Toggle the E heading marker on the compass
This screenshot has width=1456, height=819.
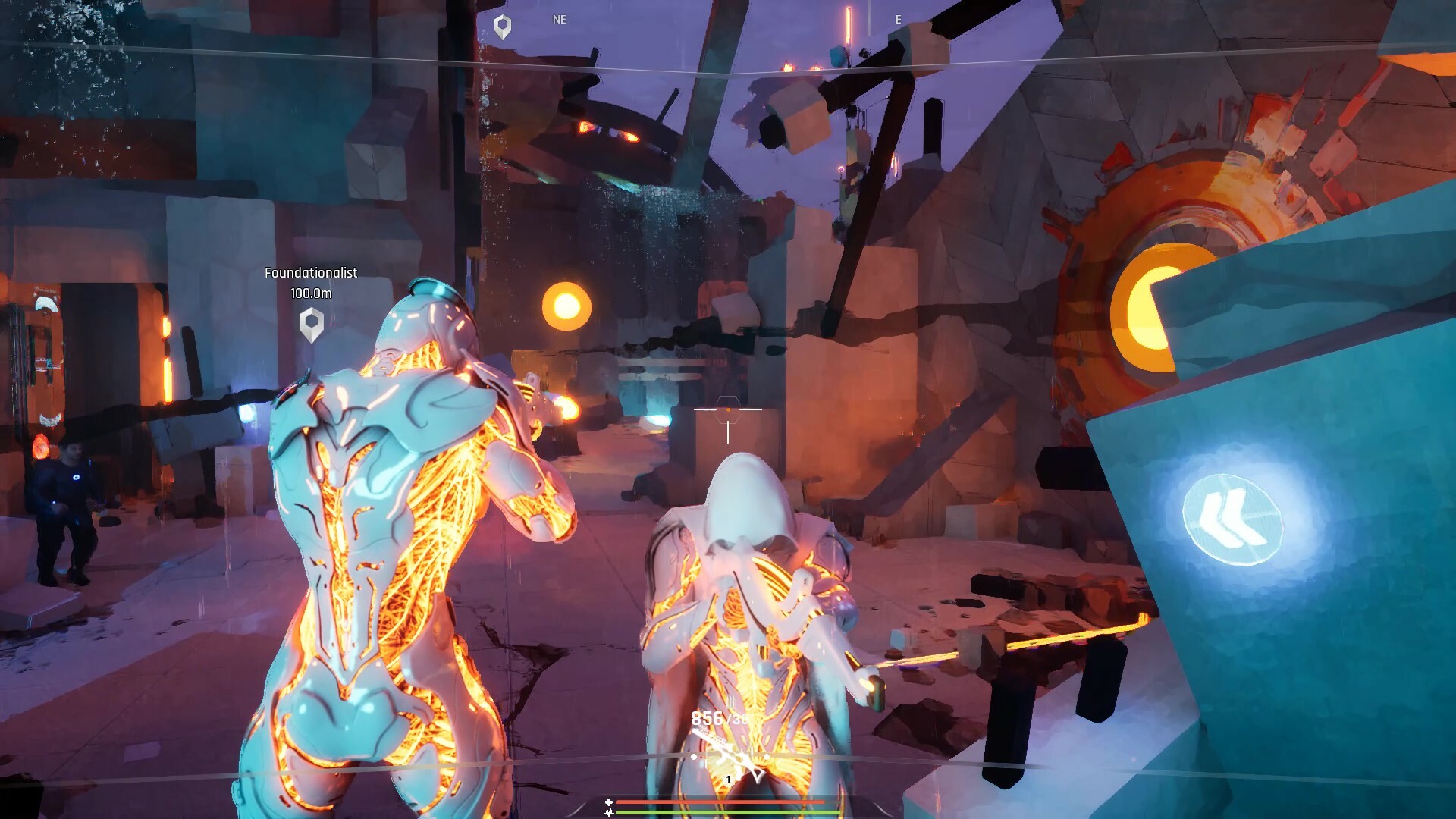pyautogui.click(x=899, y=20)
